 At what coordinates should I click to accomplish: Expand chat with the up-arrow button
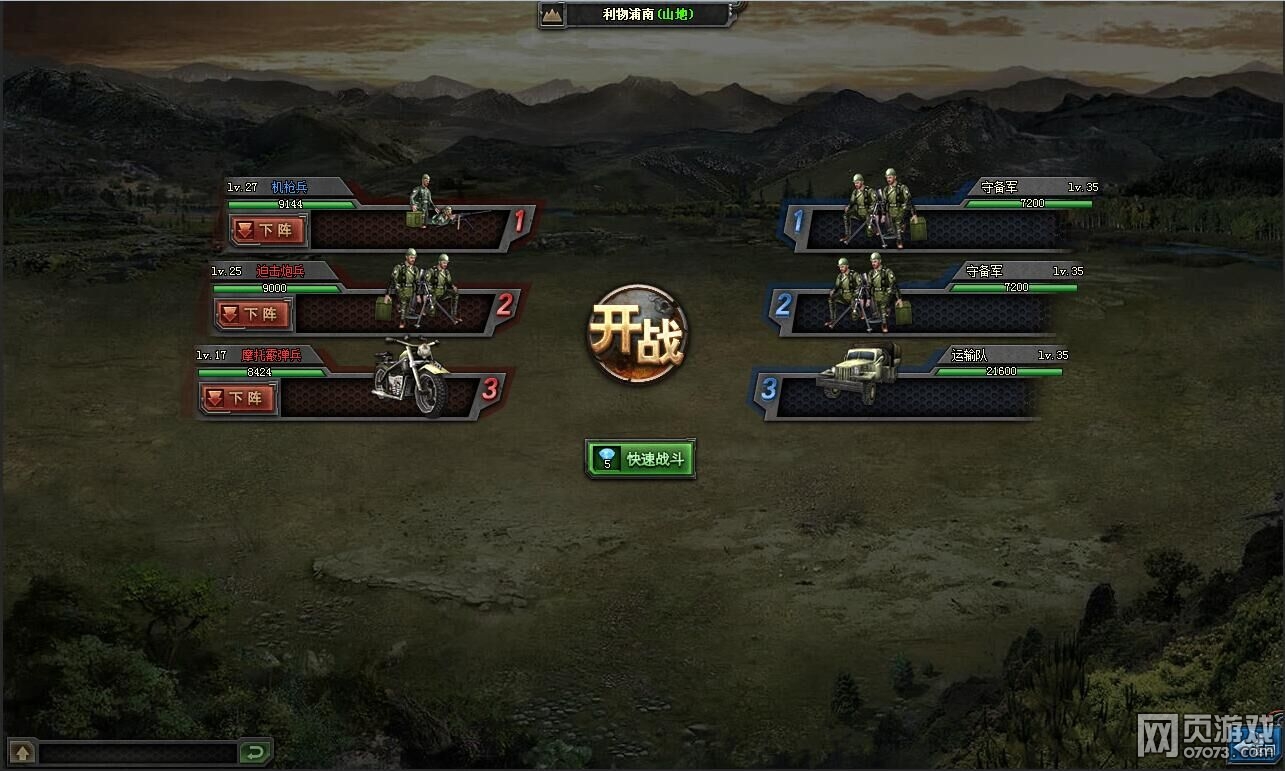click(22, 752)
